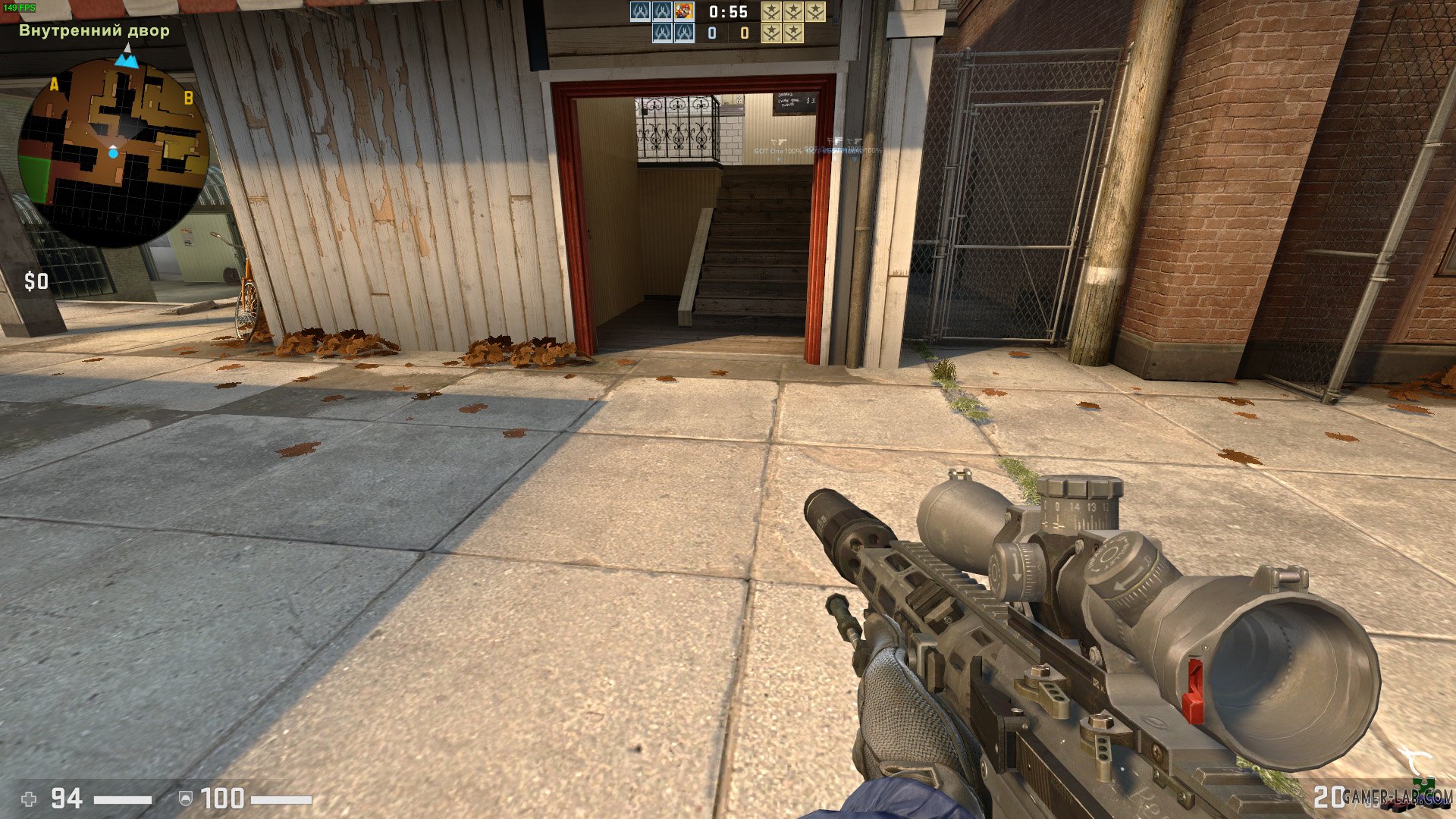This screenshot has width=1456, height=819.
Task: Click the round timer showing 0:55
Action: (x=728, y=11)
